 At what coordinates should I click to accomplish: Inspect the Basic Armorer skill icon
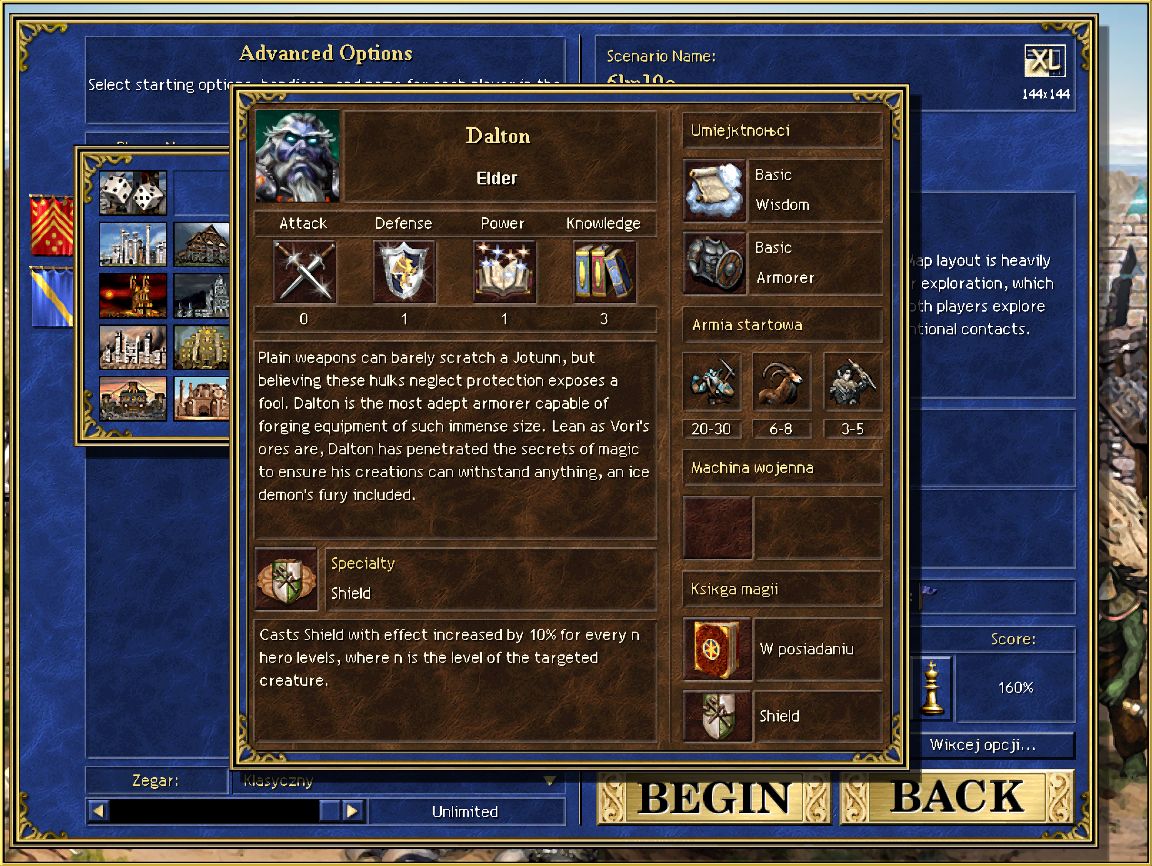(716, 263)
